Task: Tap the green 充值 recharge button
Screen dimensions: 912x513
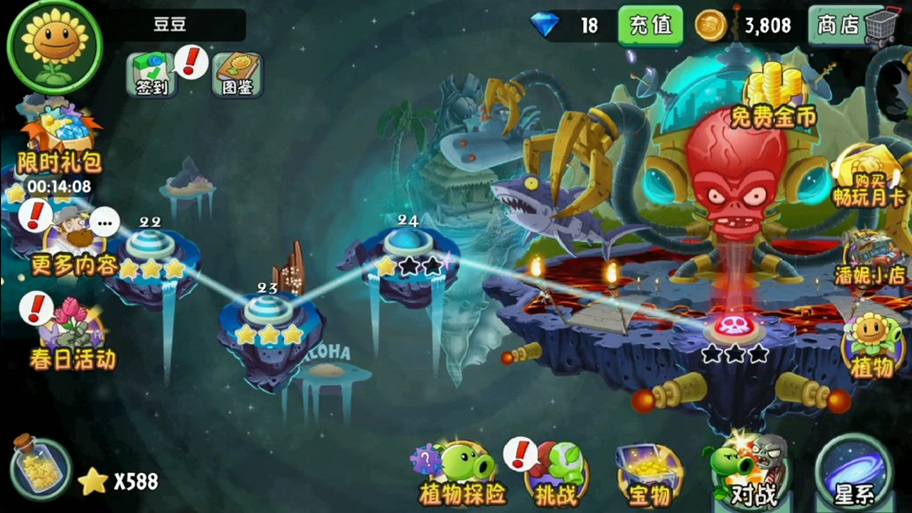Action: coord(649,25)
